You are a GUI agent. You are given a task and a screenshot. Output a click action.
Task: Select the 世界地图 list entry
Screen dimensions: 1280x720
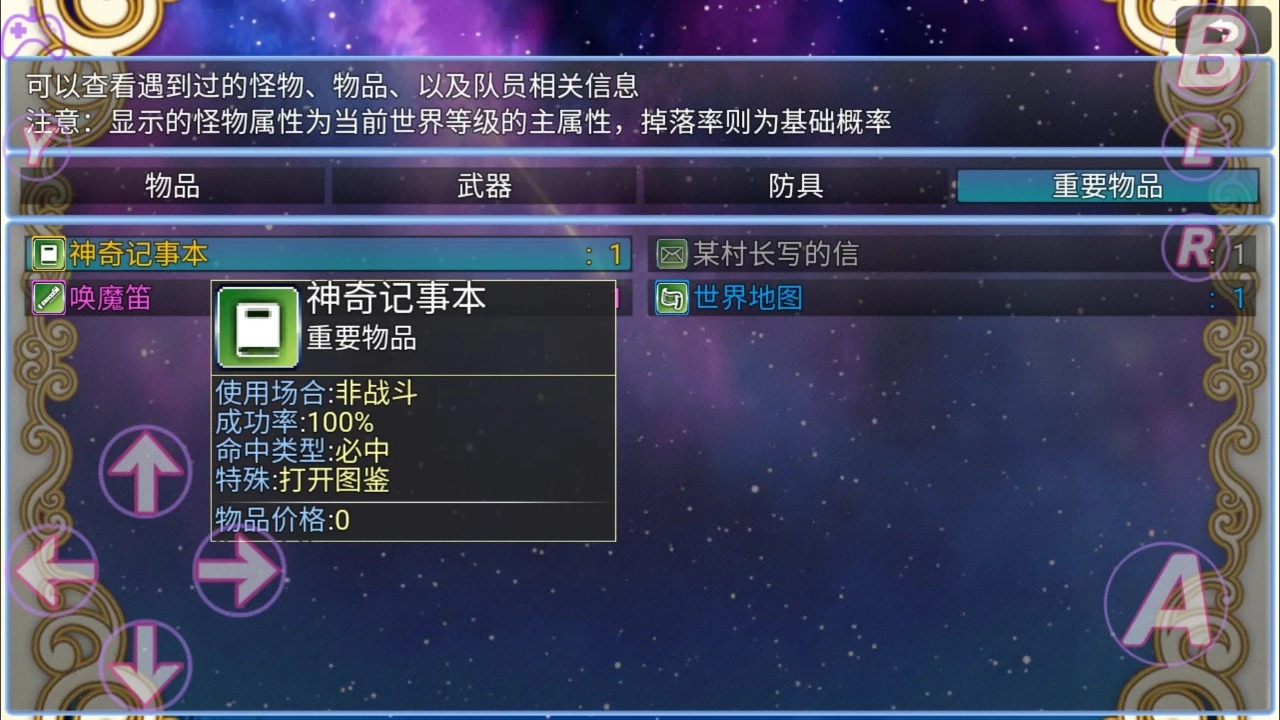pos(850,299)
